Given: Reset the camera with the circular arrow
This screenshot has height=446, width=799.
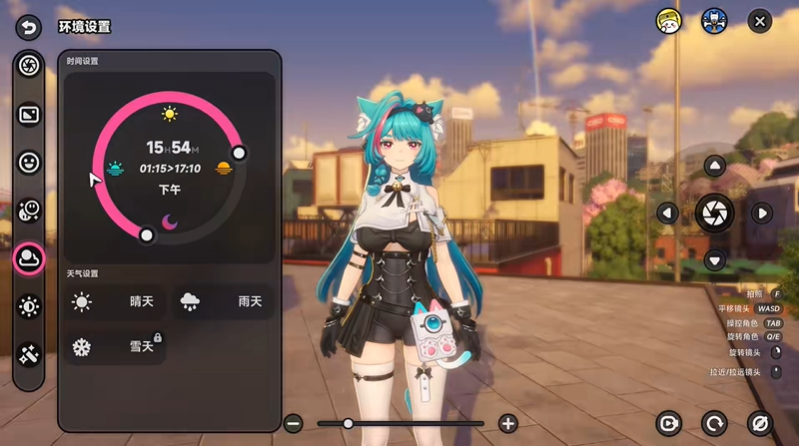Looking at the screenshot, I should click(714, 424).
